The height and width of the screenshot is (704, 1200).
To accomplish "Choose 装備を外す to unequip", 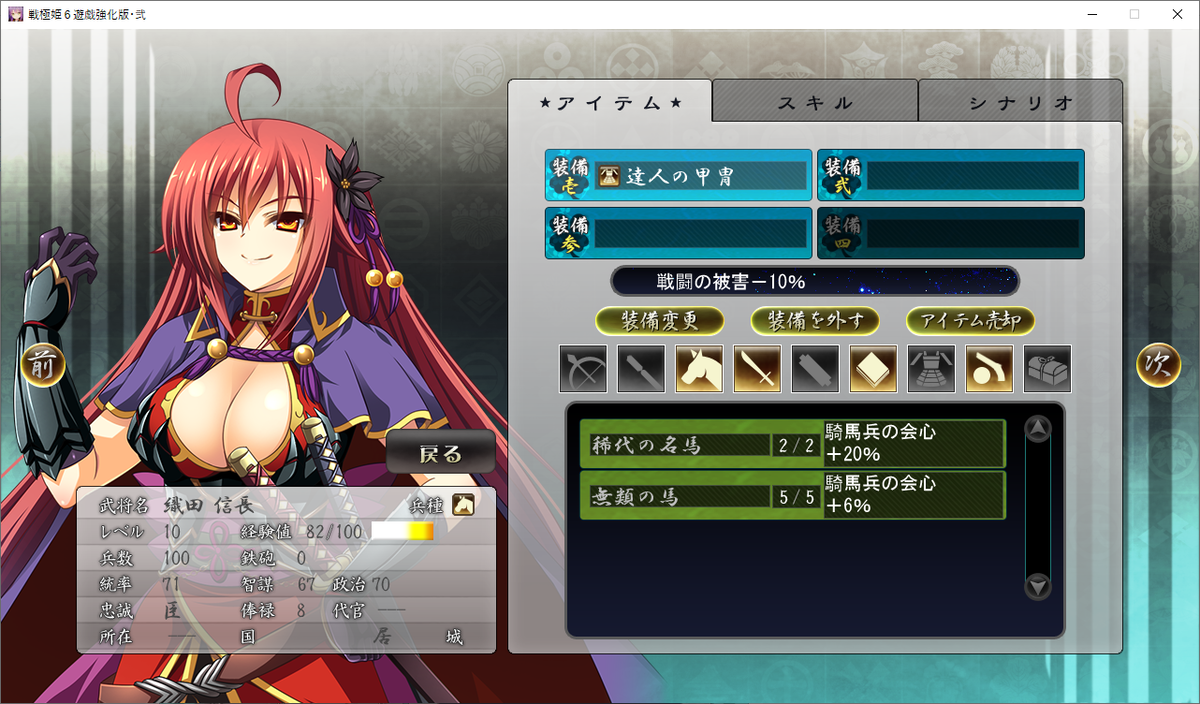I will [814, 321].
